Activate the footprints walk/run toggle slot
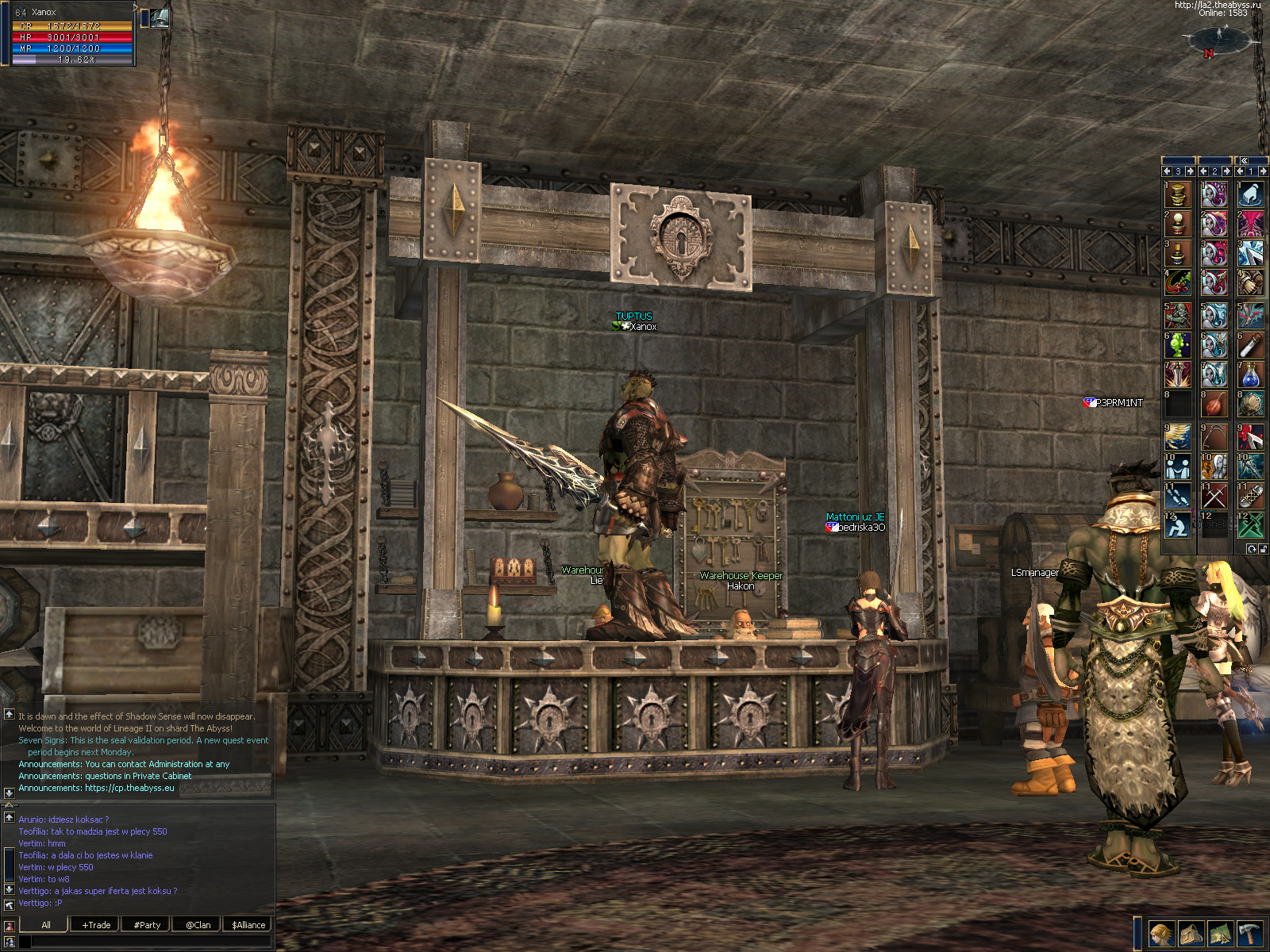The width and height of the screenshot is (1270, 952). (1178, 496)
